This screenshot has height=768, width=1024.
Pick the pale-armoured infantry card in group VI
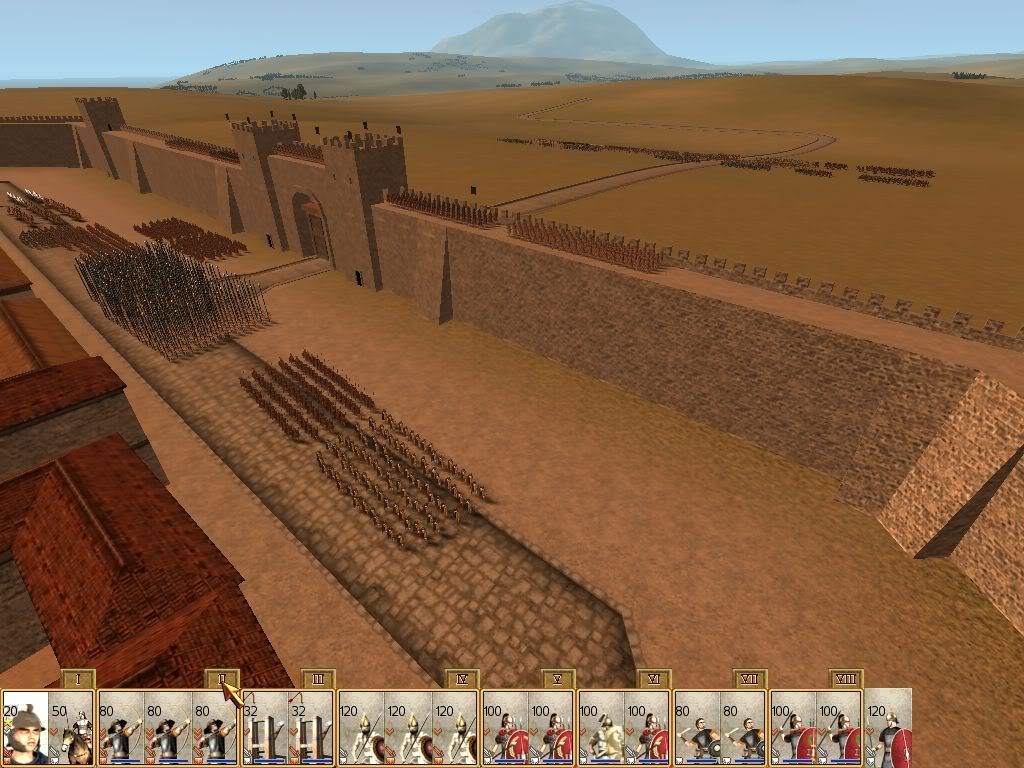pyautogui.click(x=602, y=728)
